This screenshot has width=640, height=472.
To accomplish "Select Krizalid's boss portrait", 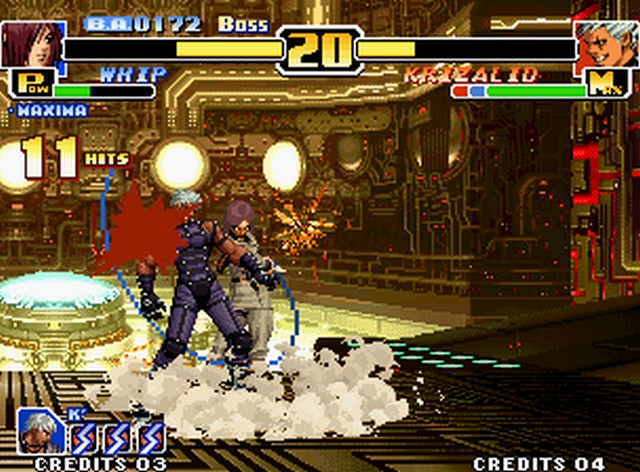I will [606, 44].
